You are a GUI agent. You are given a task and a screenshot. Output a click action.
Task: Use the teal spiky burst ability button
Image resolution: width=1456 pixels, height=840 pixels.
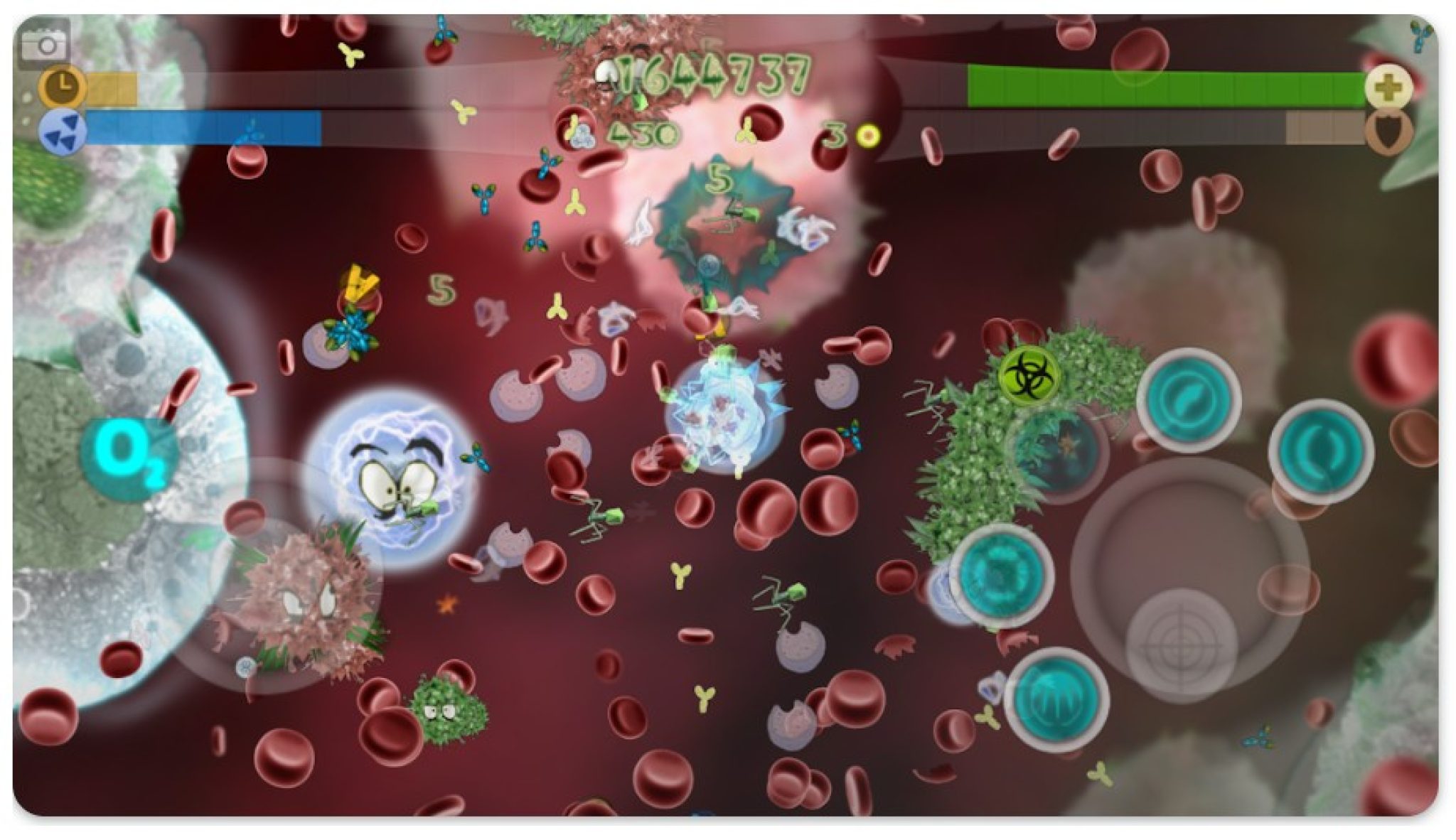pos(1001,575)
